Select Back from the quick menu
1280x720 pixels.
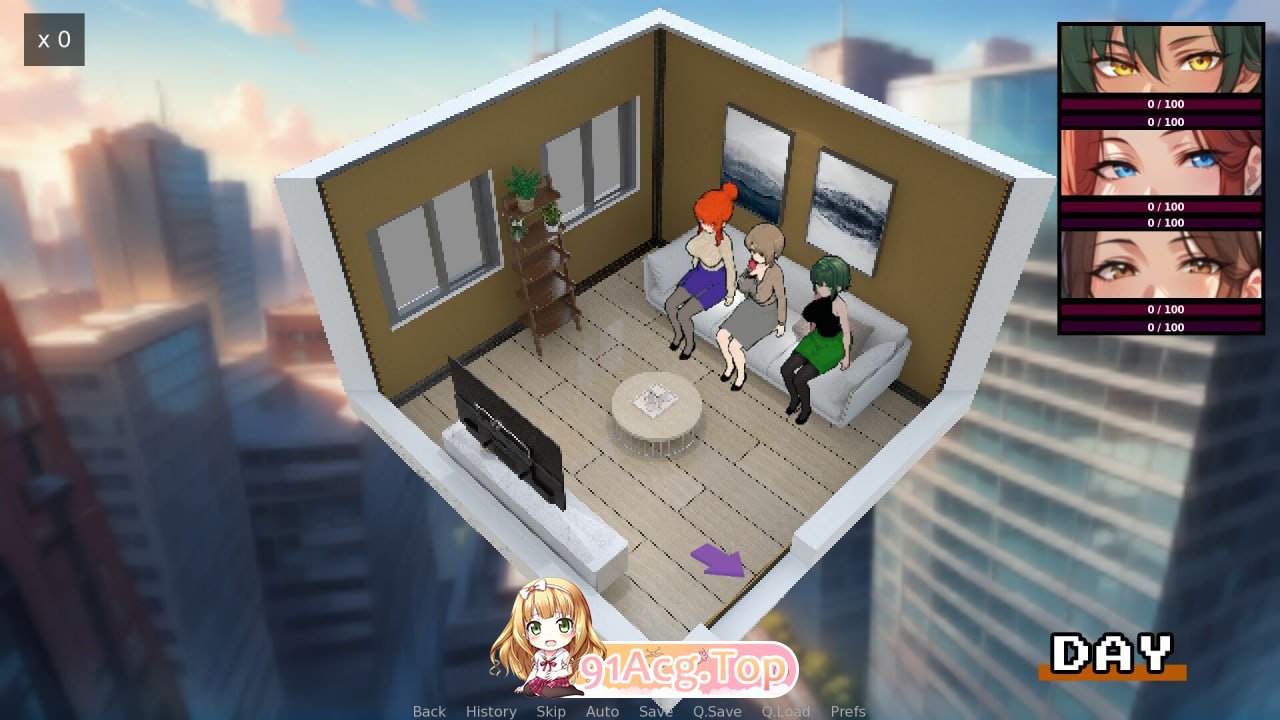pyautogui.click(x=428, y=711)
